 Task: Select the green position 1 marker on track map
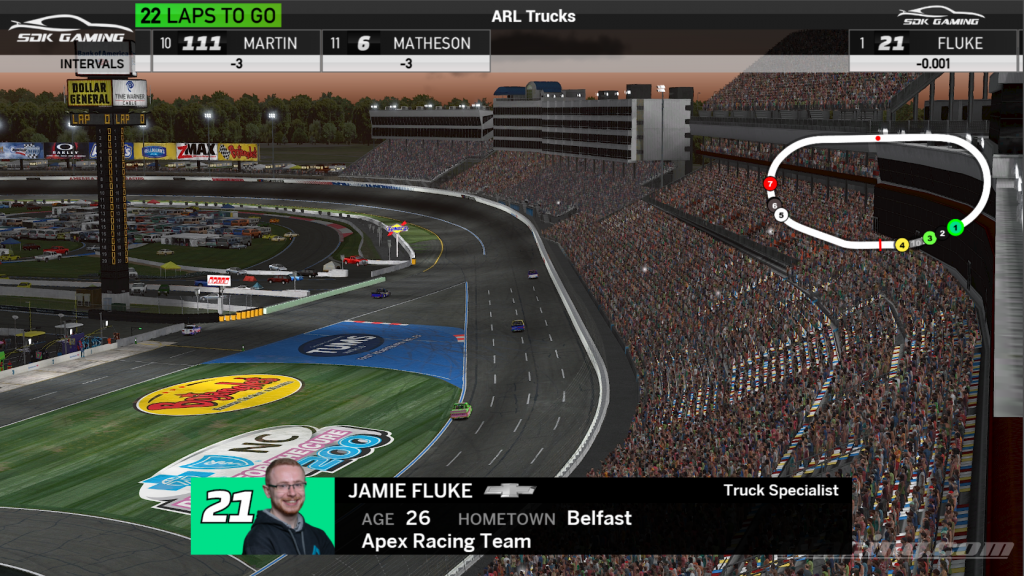point(955,228)
